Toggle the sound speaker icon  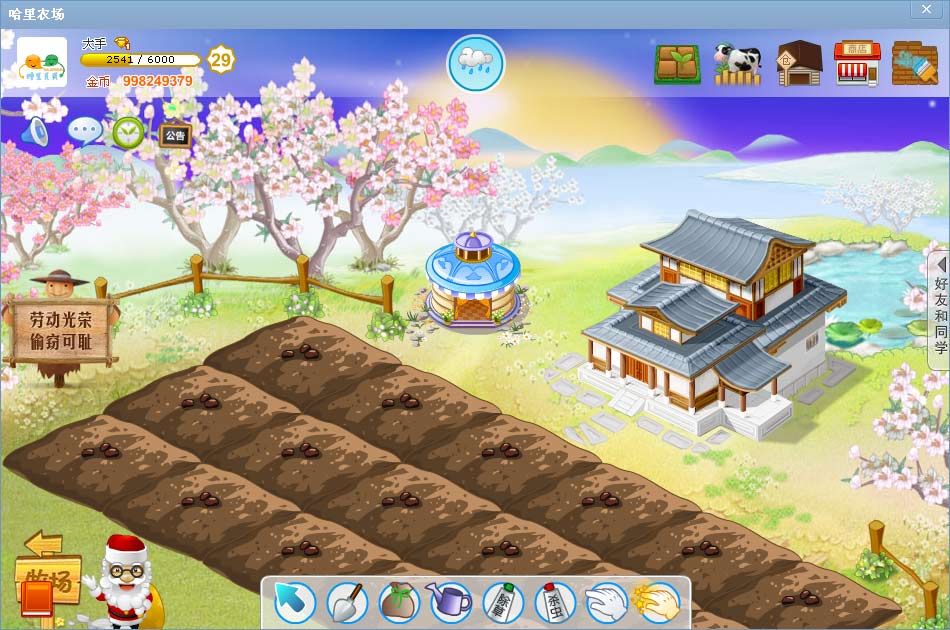35,132
